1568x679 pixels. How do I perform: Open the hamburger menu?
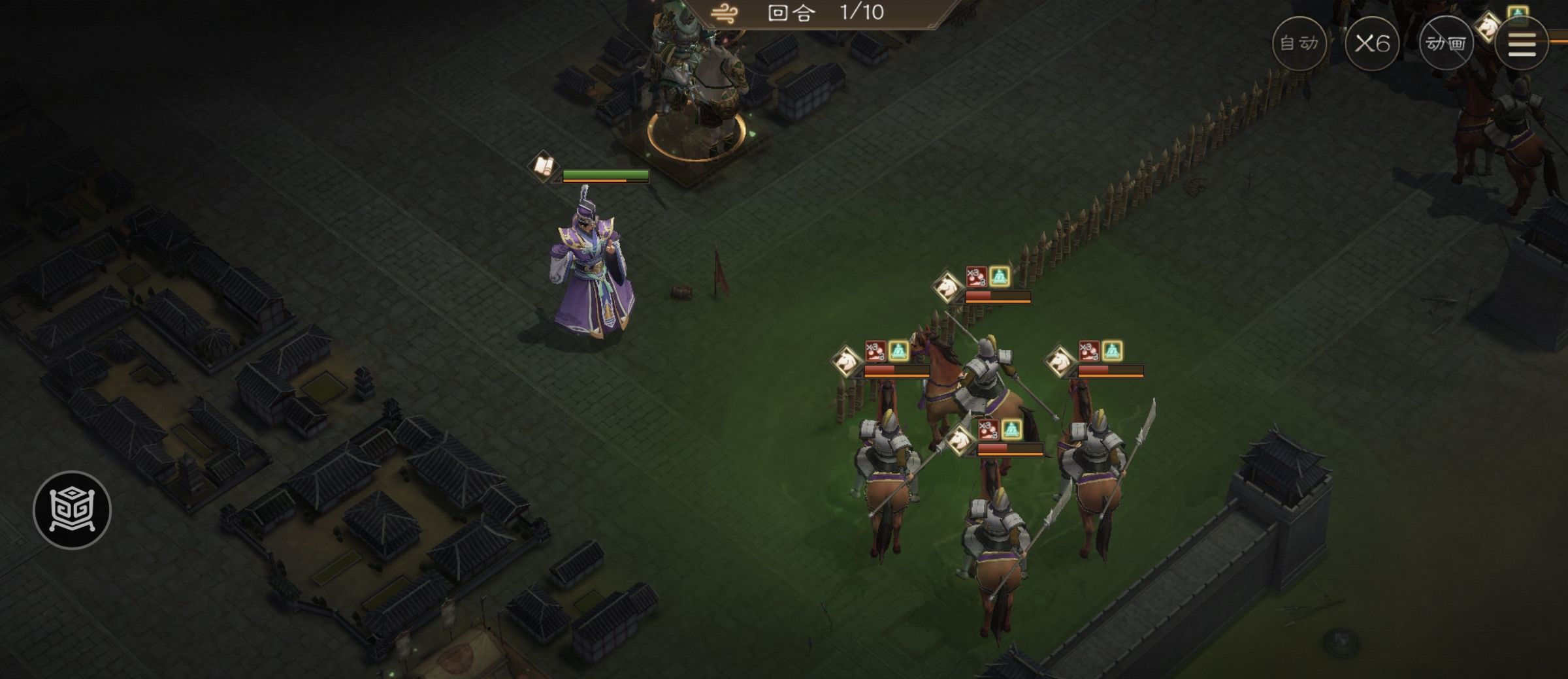coord(1522,44)
